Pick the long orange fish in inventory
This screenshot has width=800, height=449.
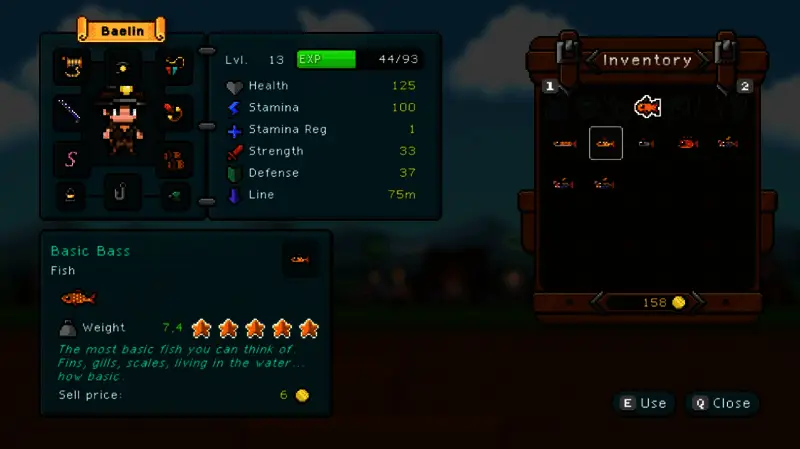(565, 144)
